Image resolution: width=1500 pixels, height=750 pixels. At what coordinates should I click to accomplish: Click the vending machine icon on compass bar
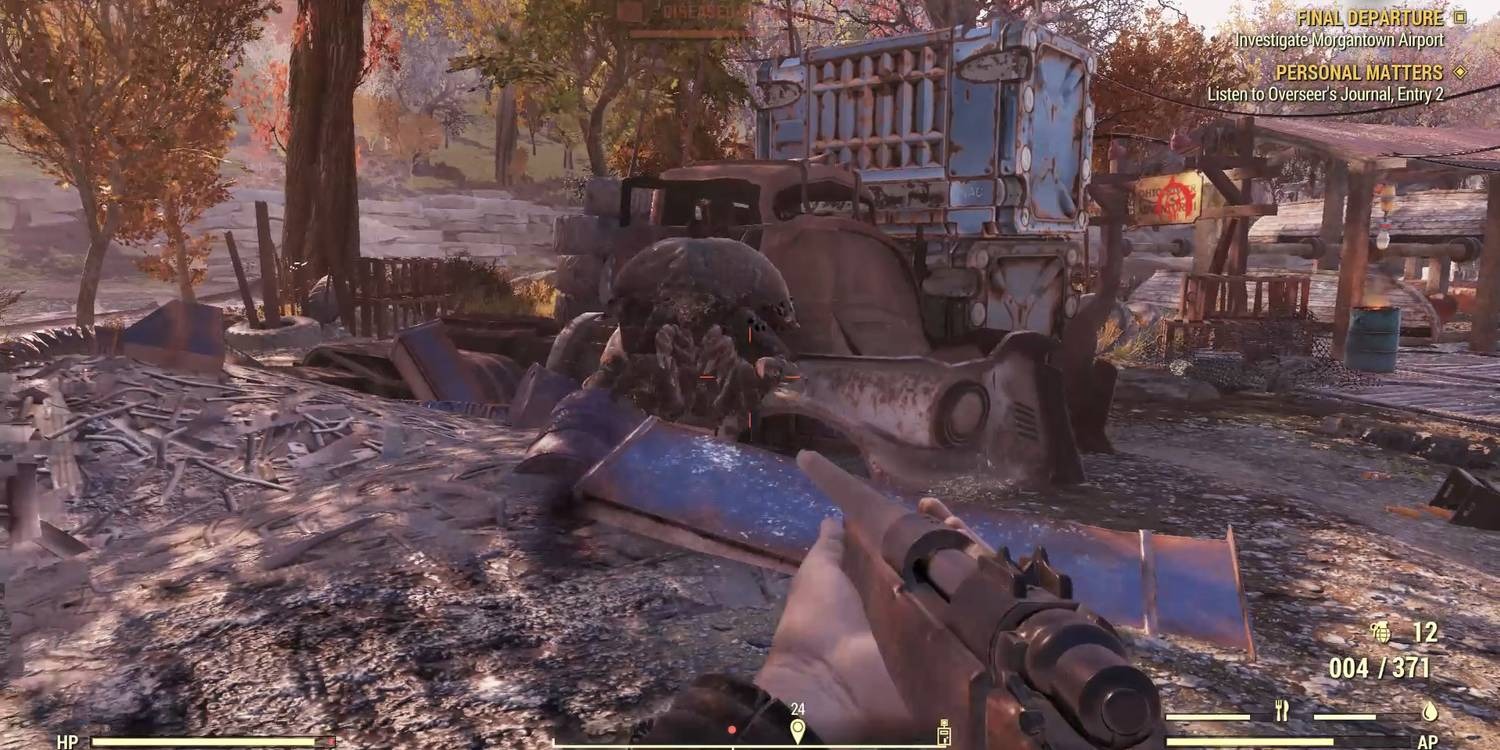tap(944, 732)
